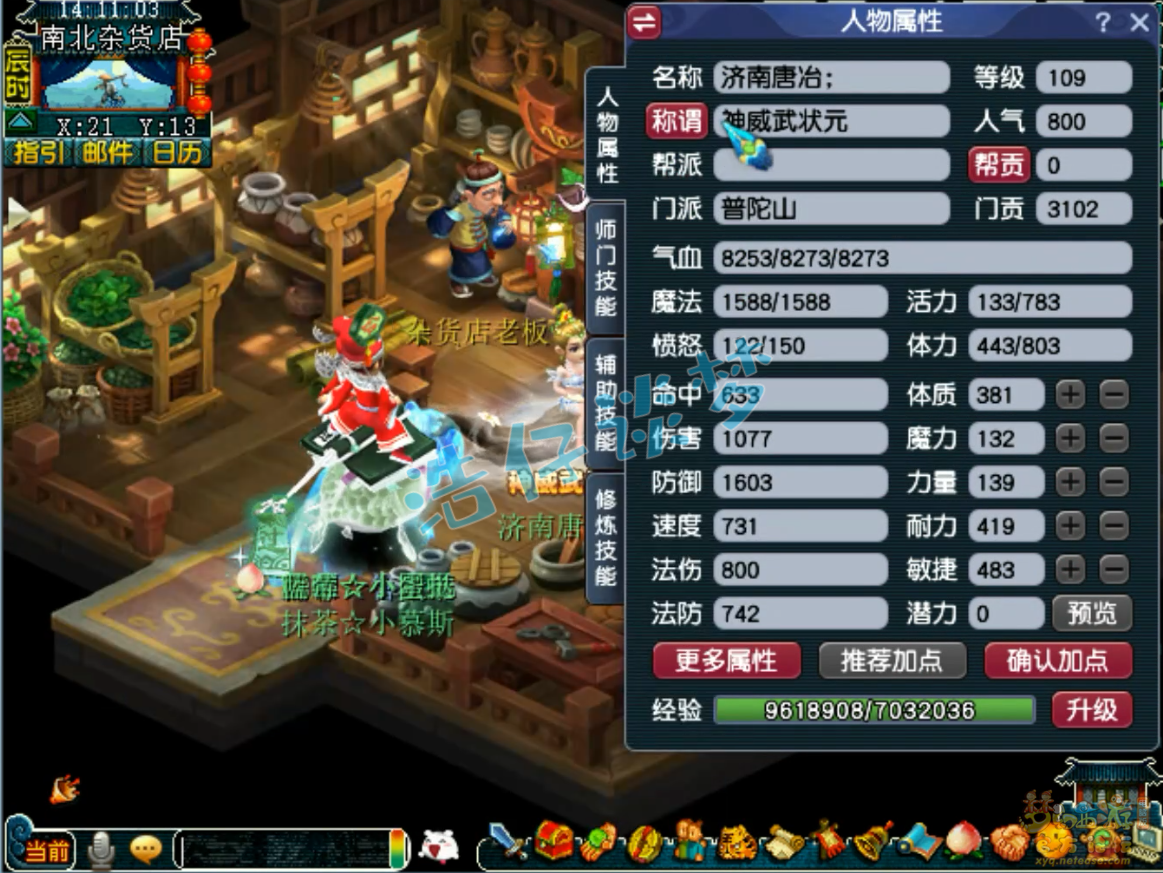Viewport: 1163px width, 873px height.
Task: Choose 推荐加点 recommended allocation
Action: pyautogui.click(x=892, y=660)
